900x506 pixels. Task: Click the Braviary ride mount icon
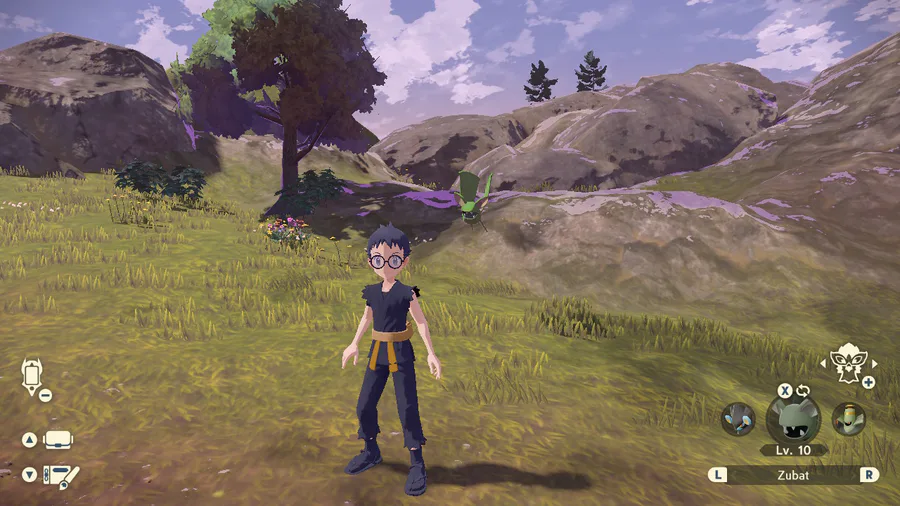pyautogui.click(x=847, y=365)
